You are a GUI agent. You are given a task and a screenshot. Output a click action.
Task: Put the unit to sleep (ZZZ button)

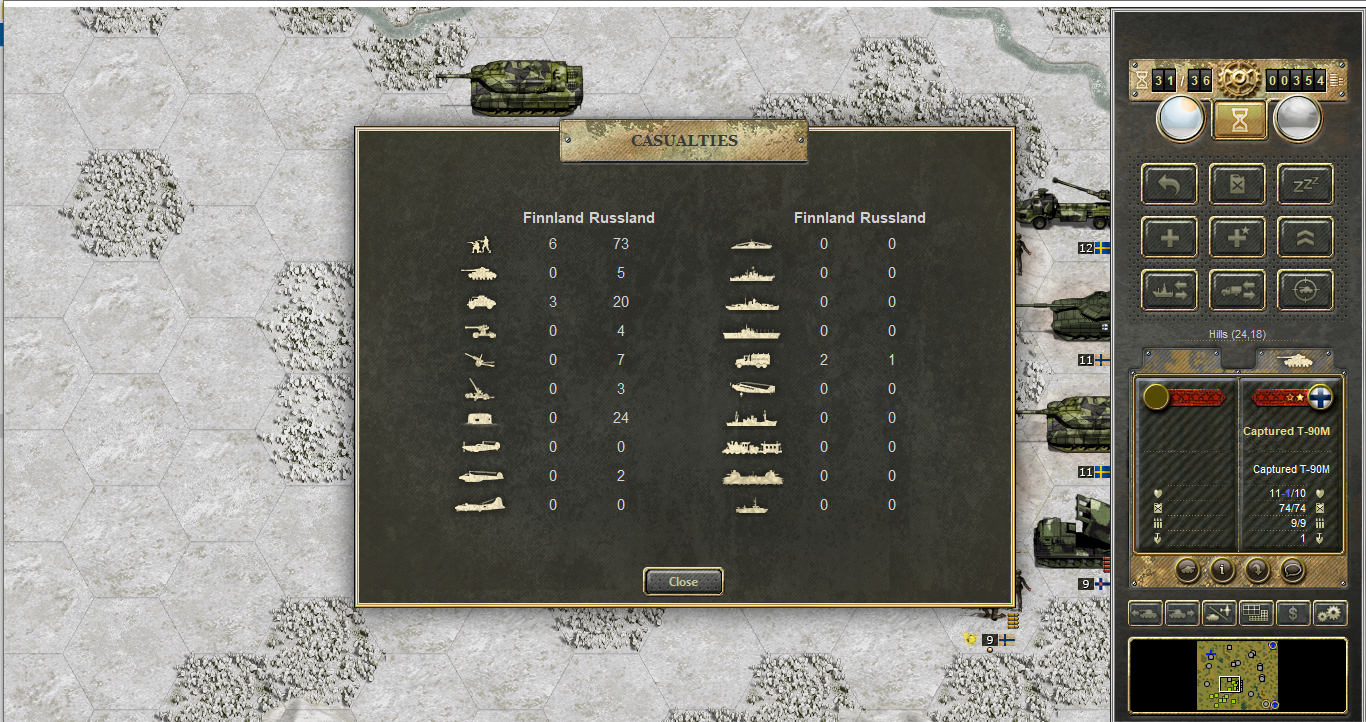[x=1305, y=184]
